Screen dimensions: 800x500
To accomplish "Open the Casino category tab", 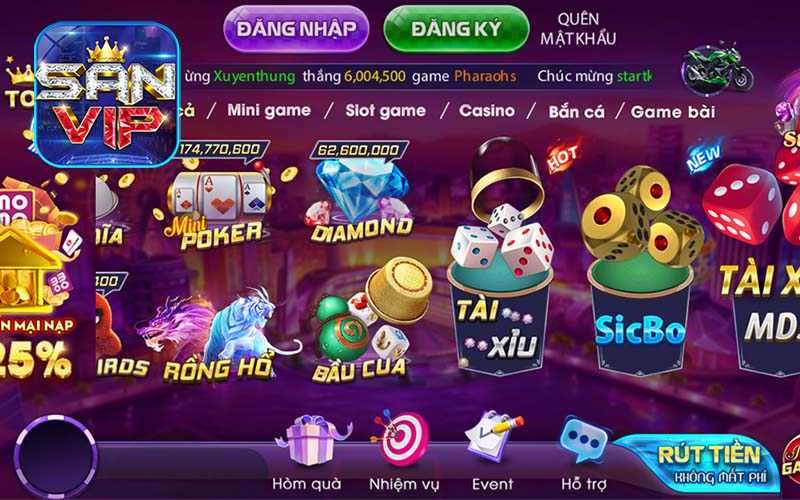I will 487,110.
